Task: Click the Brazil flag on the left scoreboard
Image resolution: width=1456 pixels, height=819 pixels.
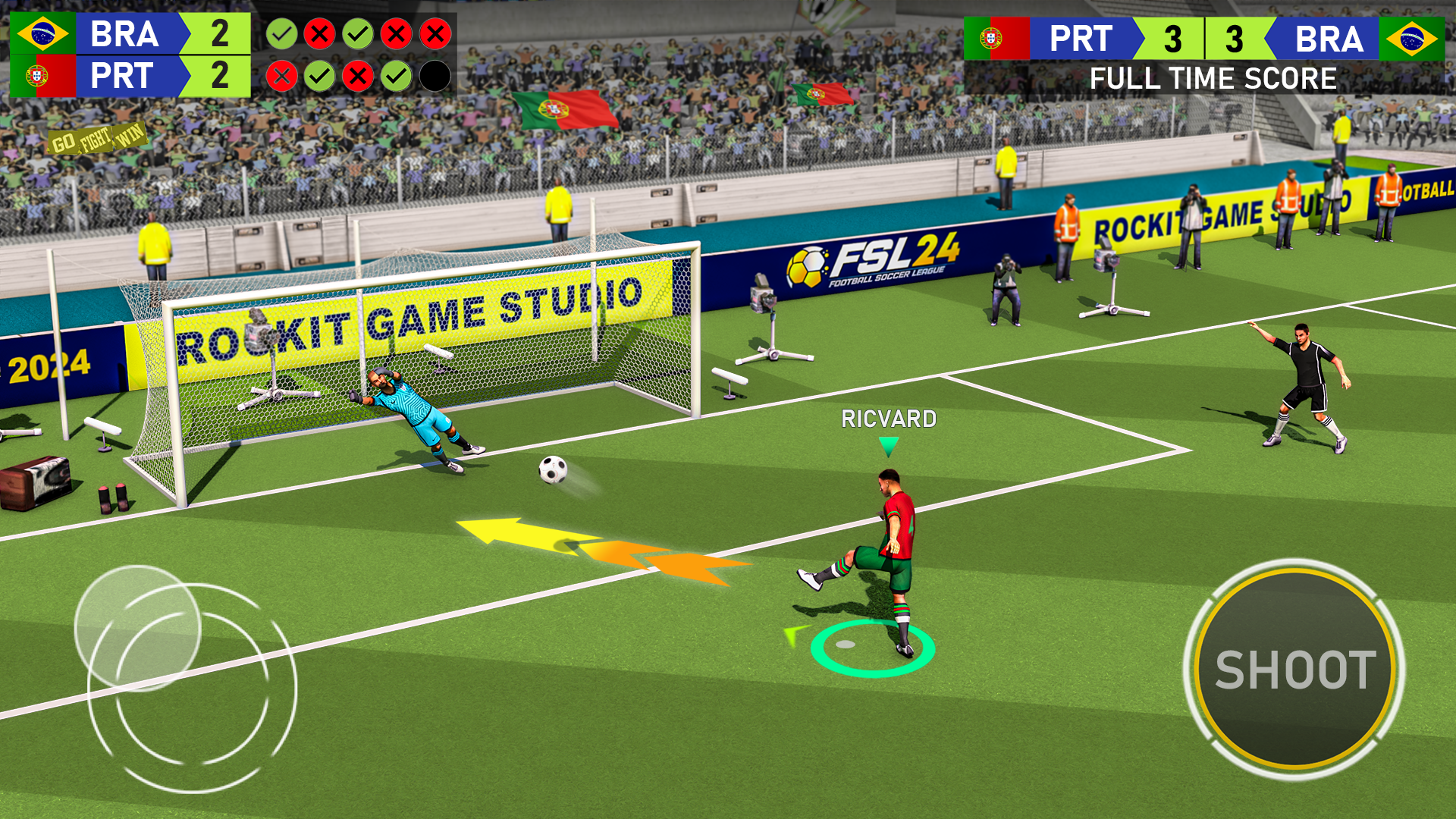Action: [x=42, y=34]
